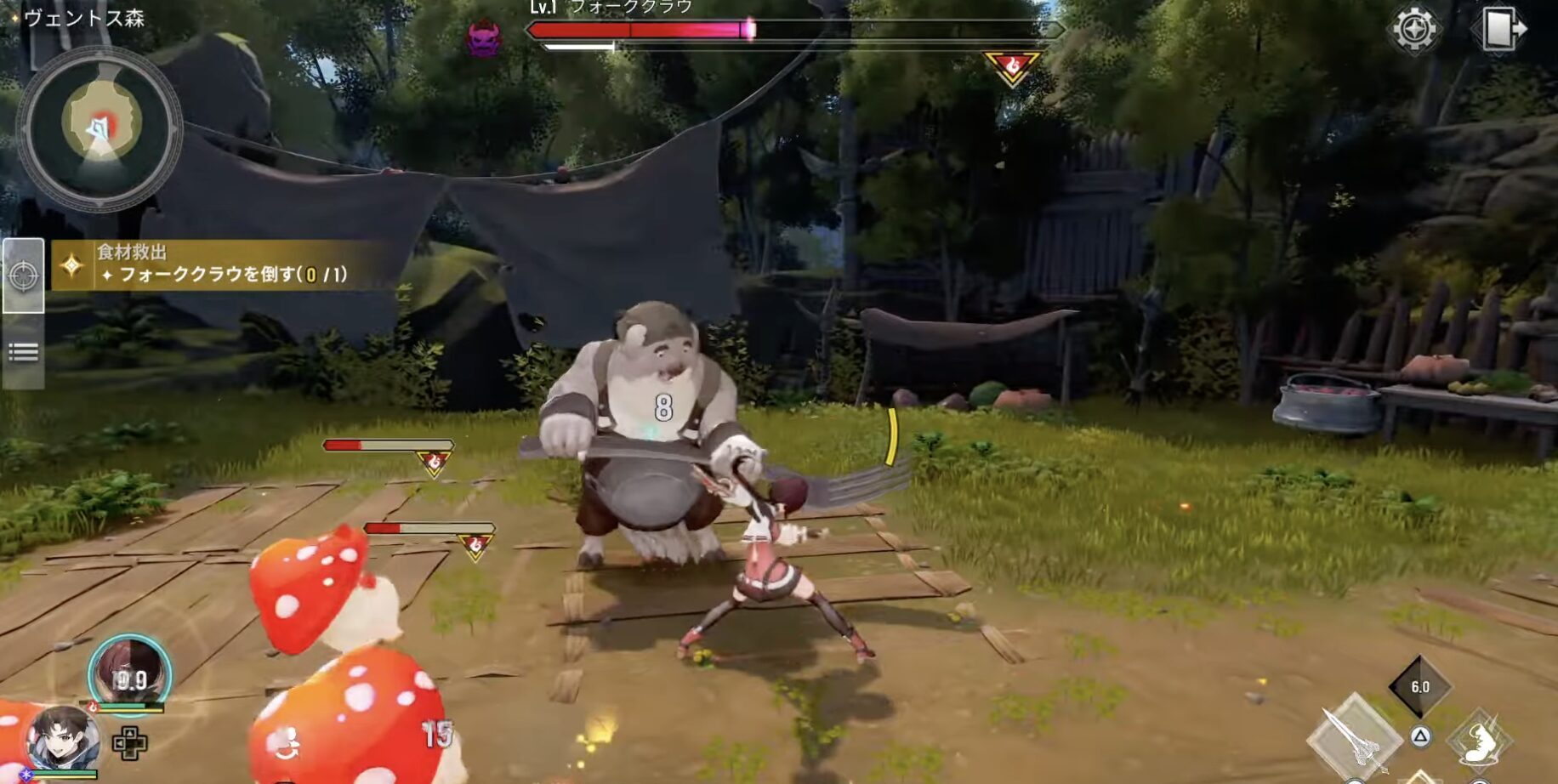Select the 食材救出 quest tracker
The height and width of the screenshot is (784, 1558).
221,264
